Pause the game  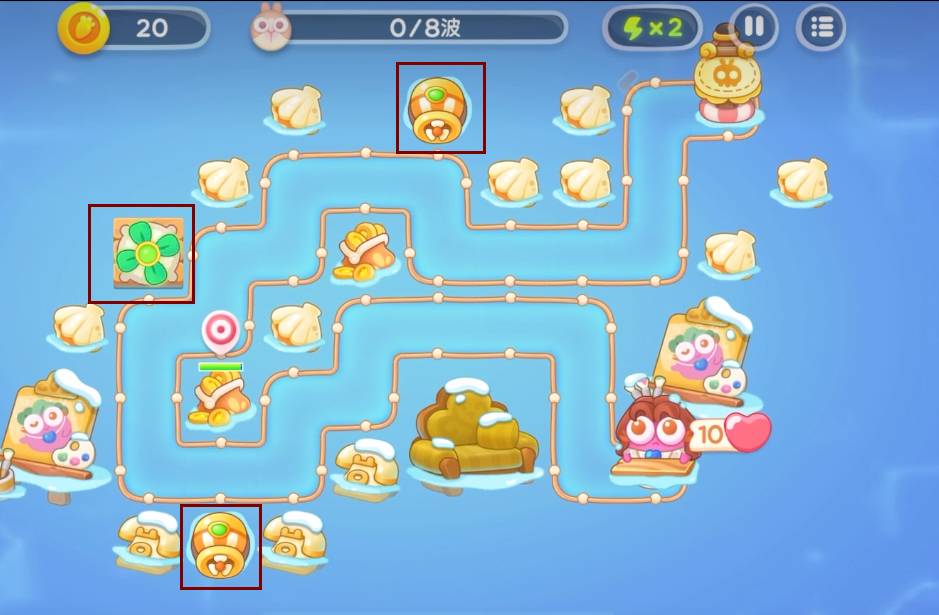point(754,27)
